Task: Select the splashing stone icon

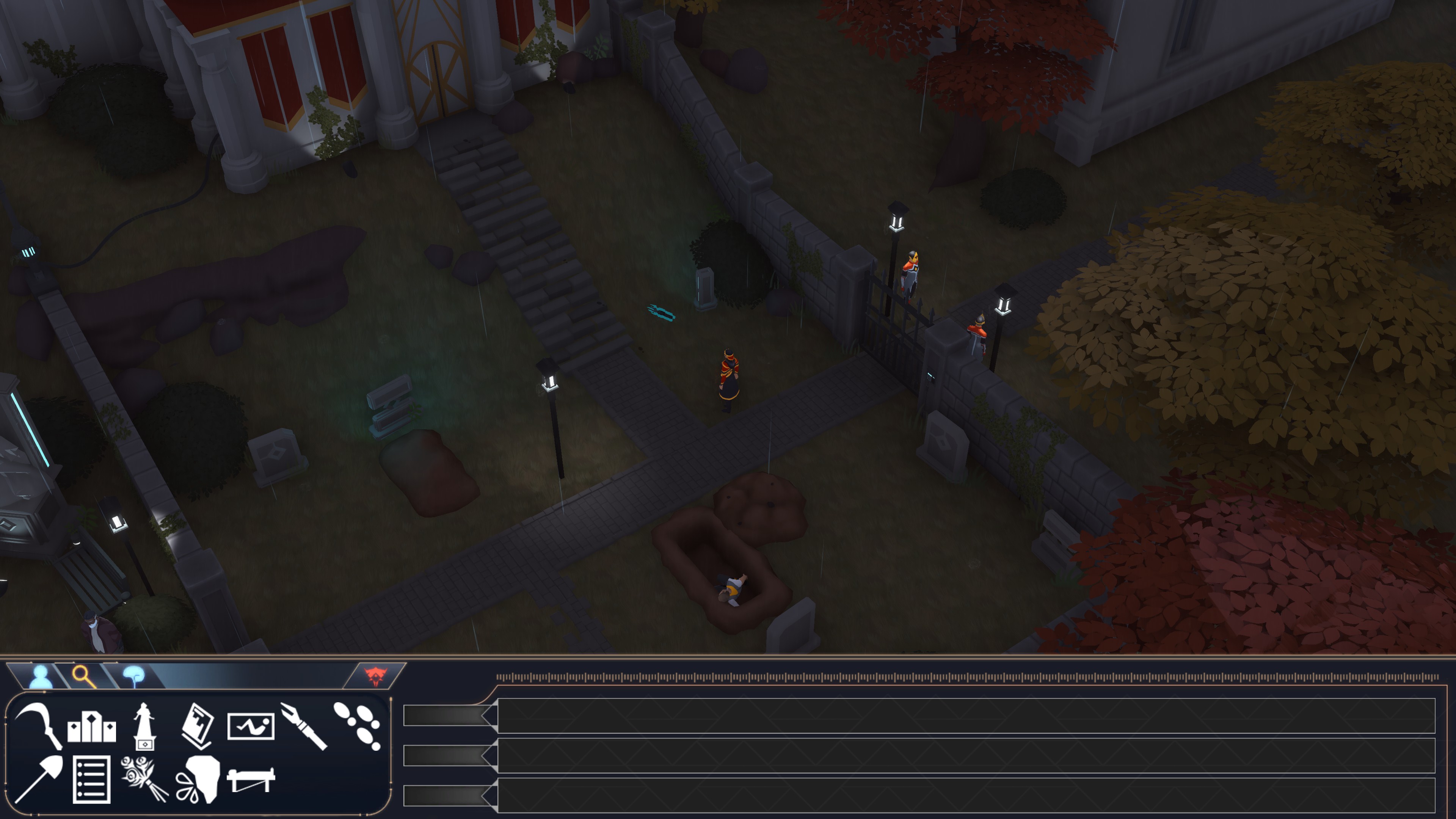Action: point(198,780)
